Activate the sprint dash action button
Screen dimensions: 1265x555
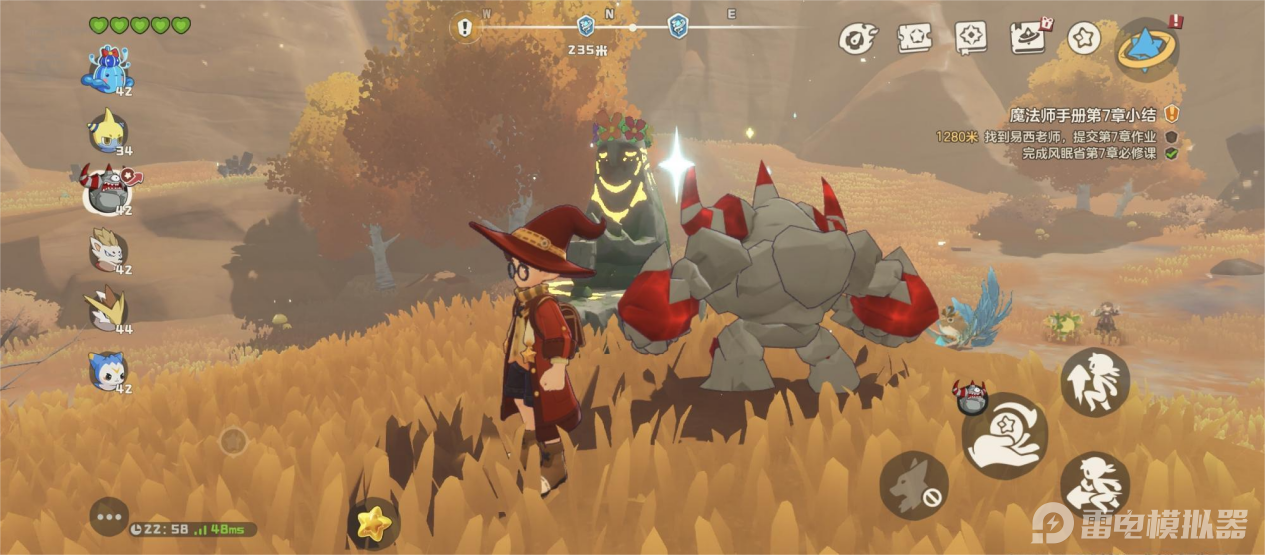[x=1094, y=486]
